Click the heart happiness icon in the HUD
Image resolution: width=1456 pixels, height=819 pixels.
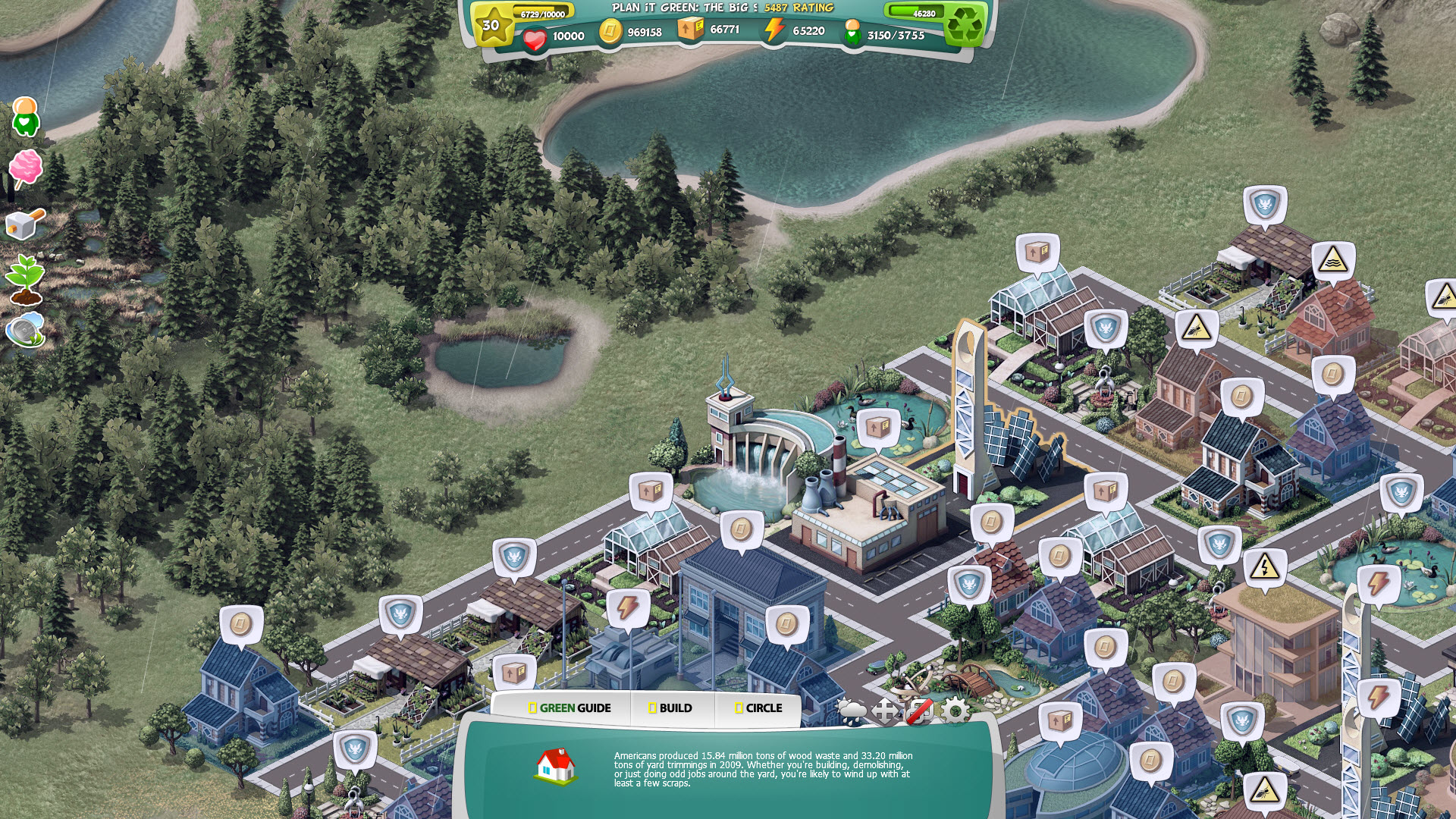(x=536, y=33)
